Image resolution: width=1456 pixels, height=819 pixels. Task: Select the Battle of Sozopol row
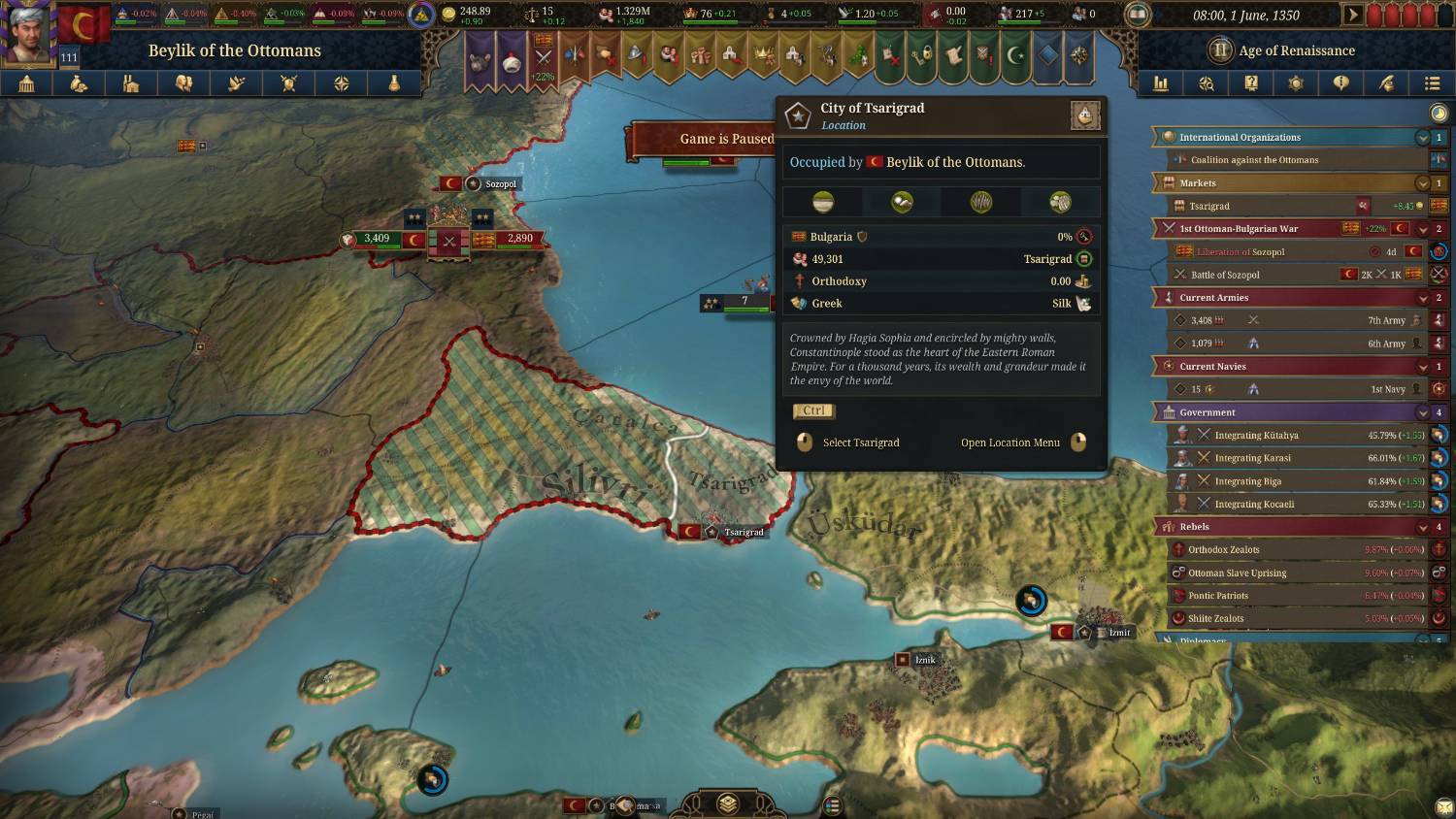click(x=1225, y=275)
